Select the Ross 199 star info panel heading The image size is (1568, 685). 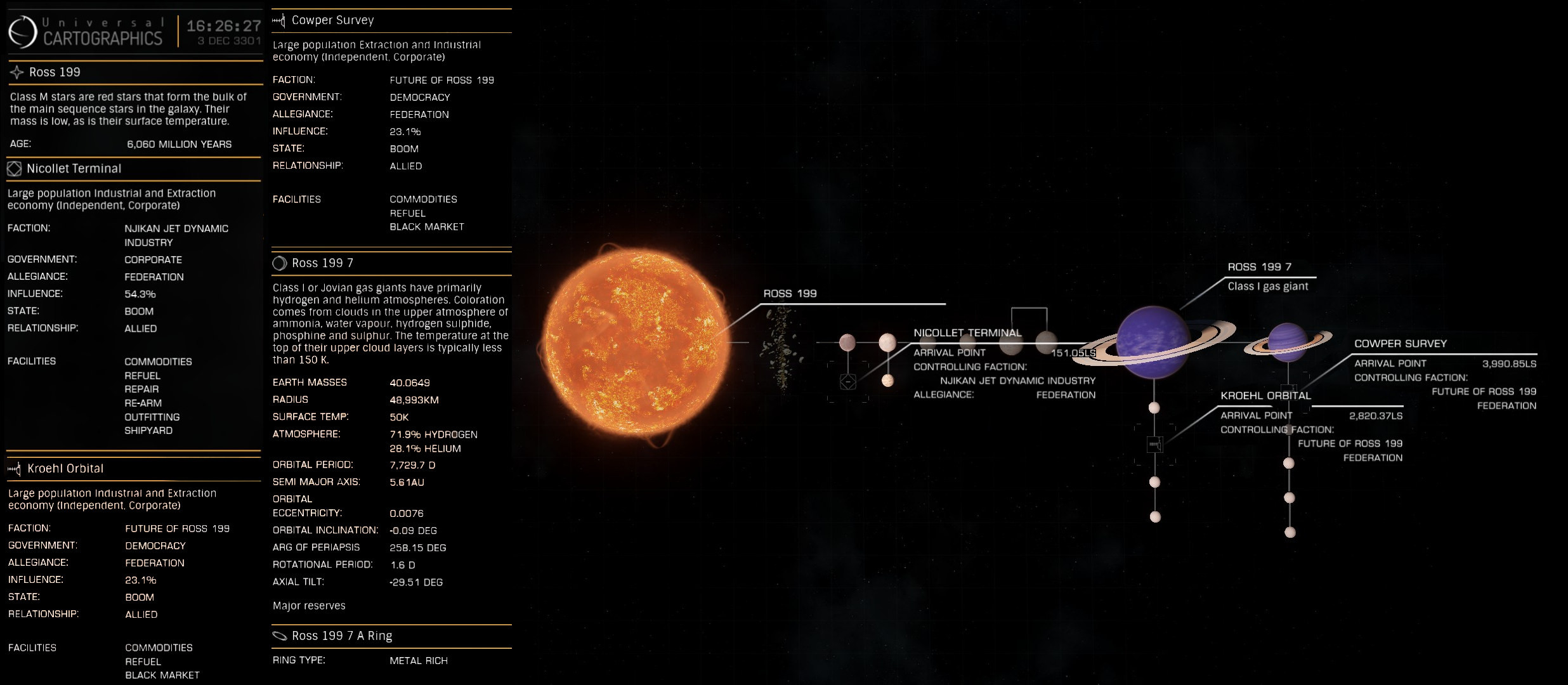[x=55, y=72]
